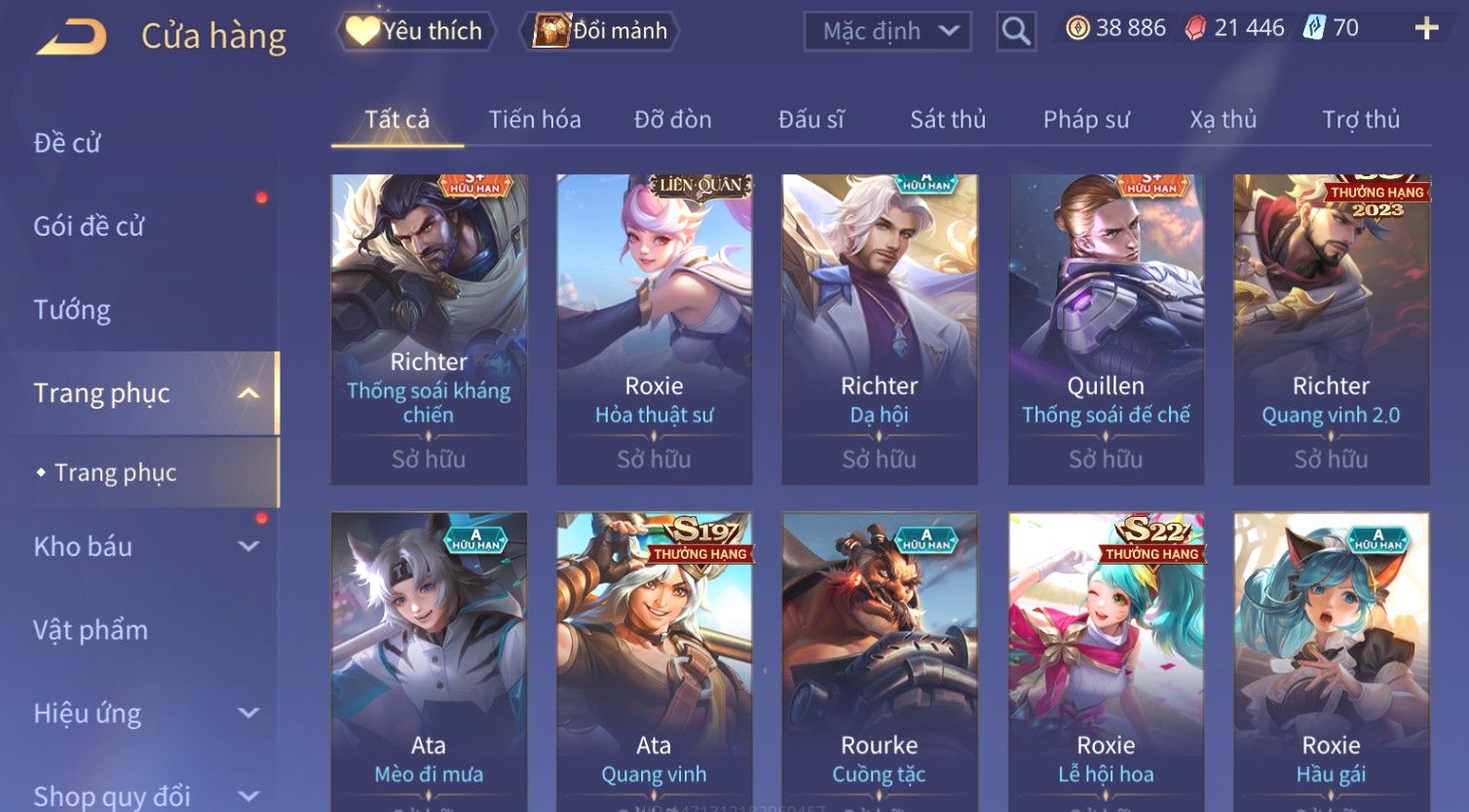
Task: Open the Vật phẩm items section
Action: tap(91, 630)
